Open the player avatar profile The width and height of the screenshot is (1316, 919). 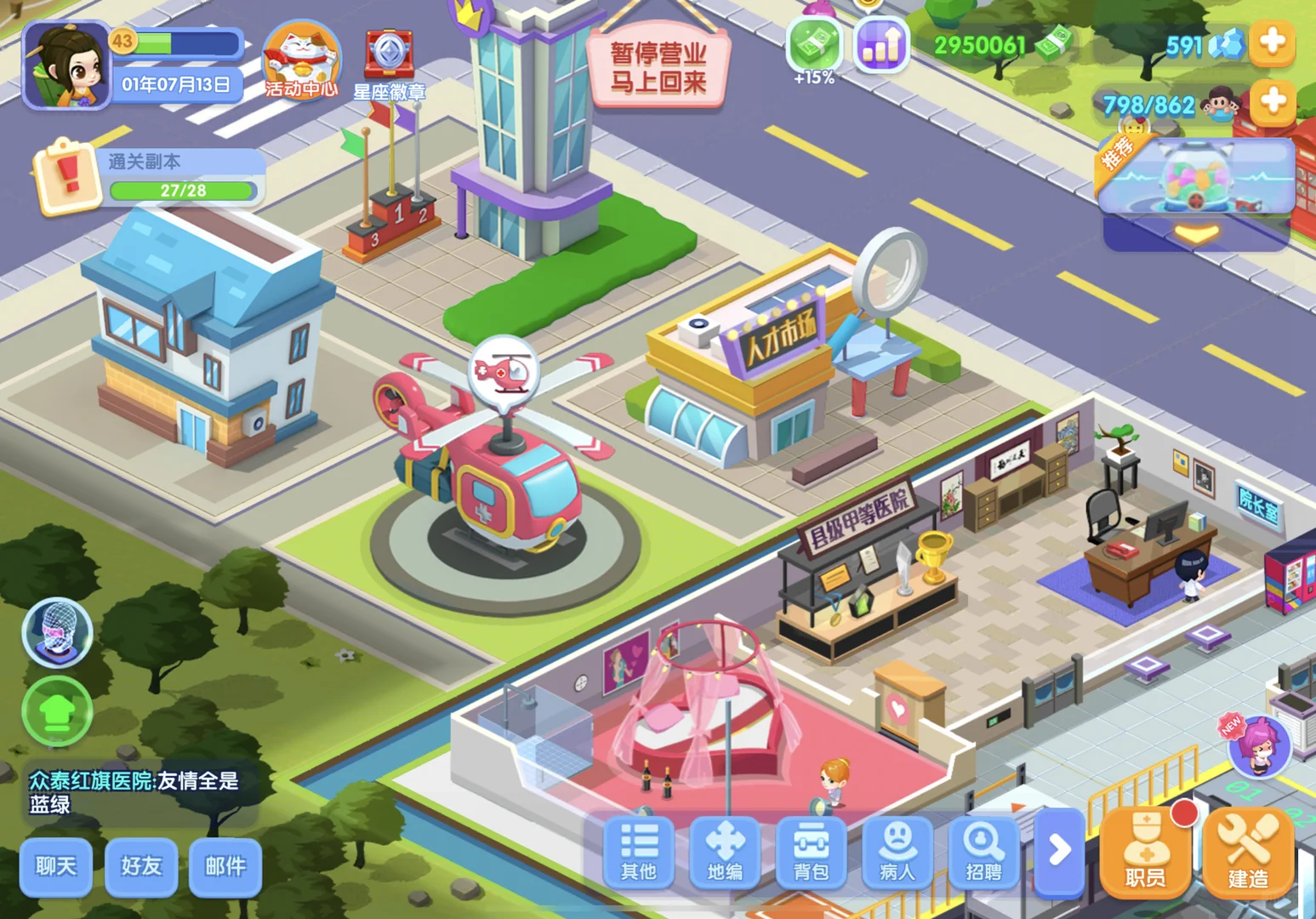[x=66, y=66]
